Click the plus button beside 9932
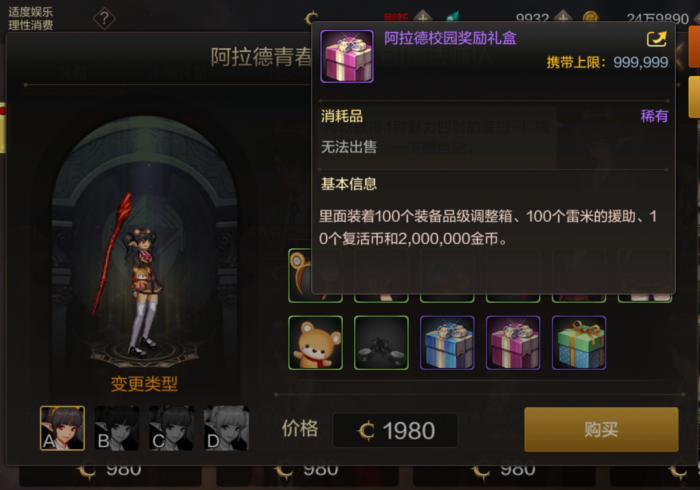700x490 pixels. pyautogui.click(x=564, y=17)
